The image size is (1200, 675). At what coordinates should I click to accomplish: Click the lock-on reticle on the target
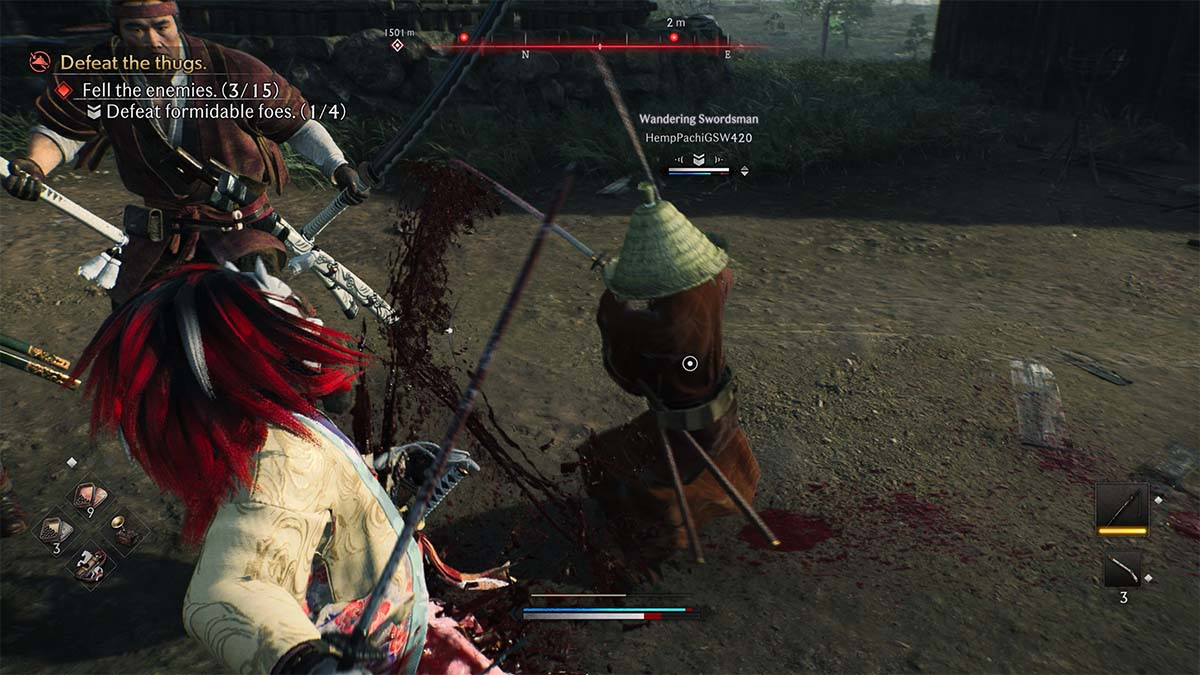point(689,363)
